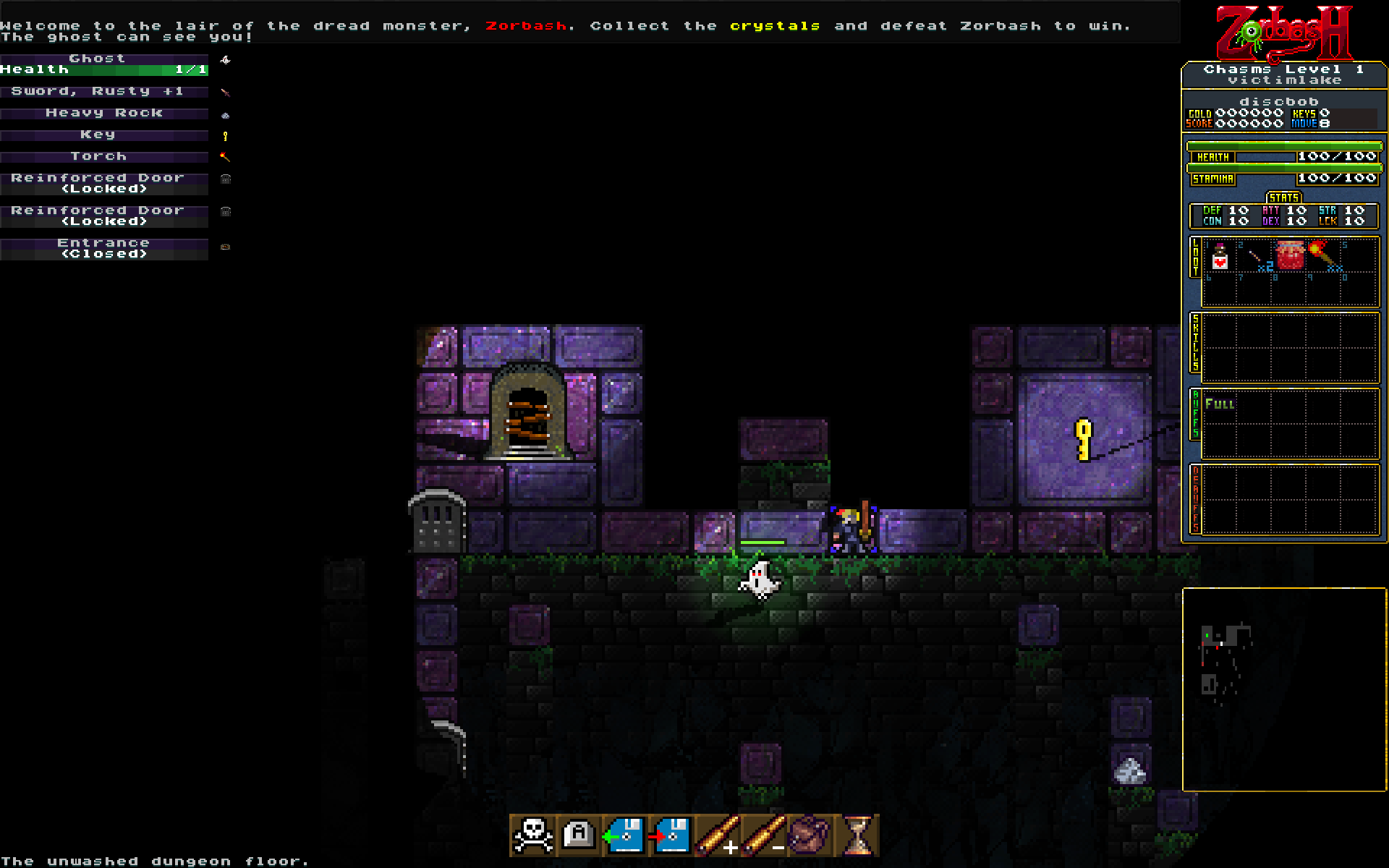Choose Heavy Rock from the nearby list
1389x868 pixels.
pyautogui.click(x=104, y=114)
